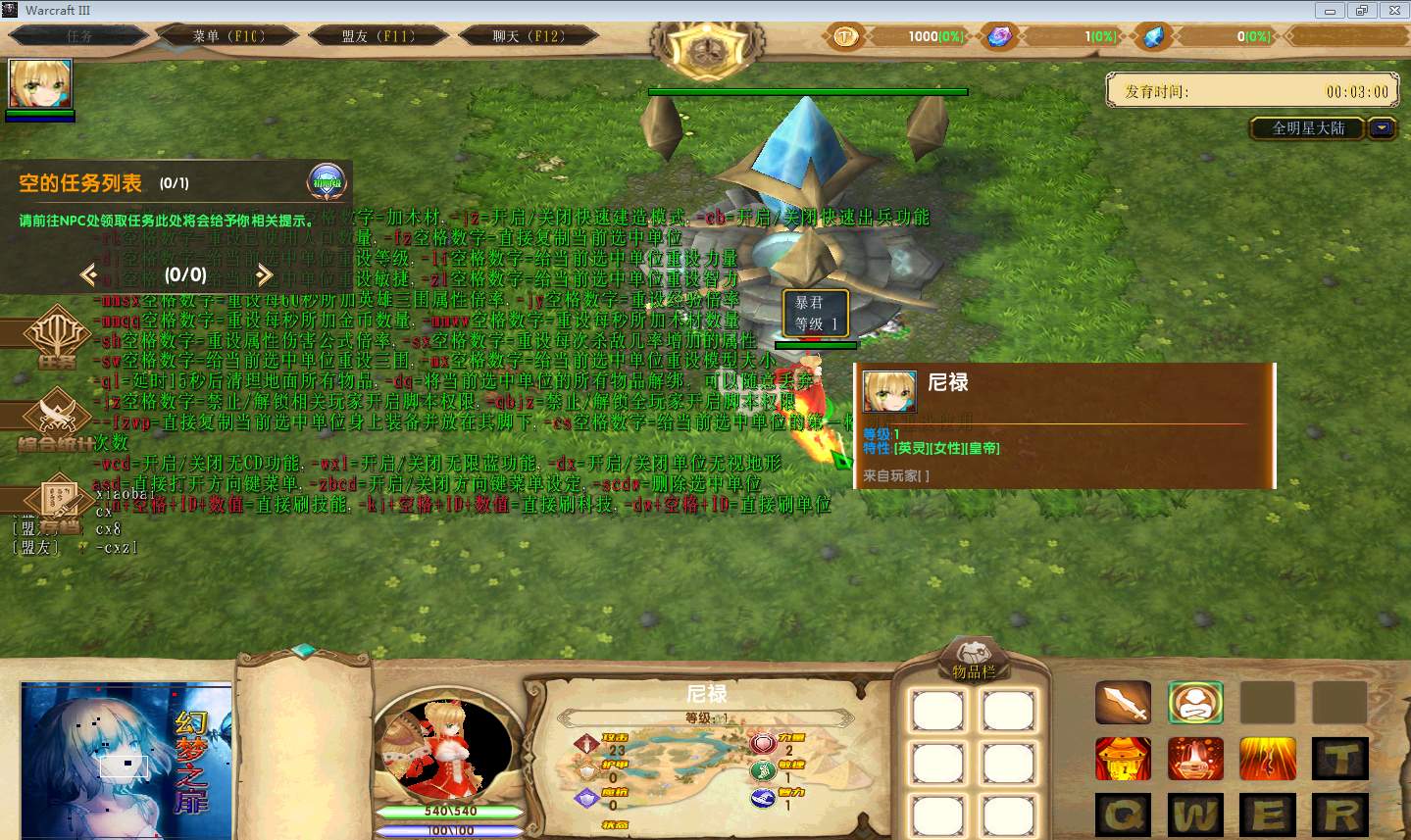1411x840 pixels.
Task: Click the 物品栏 inventory header
Action: (973, 670)
